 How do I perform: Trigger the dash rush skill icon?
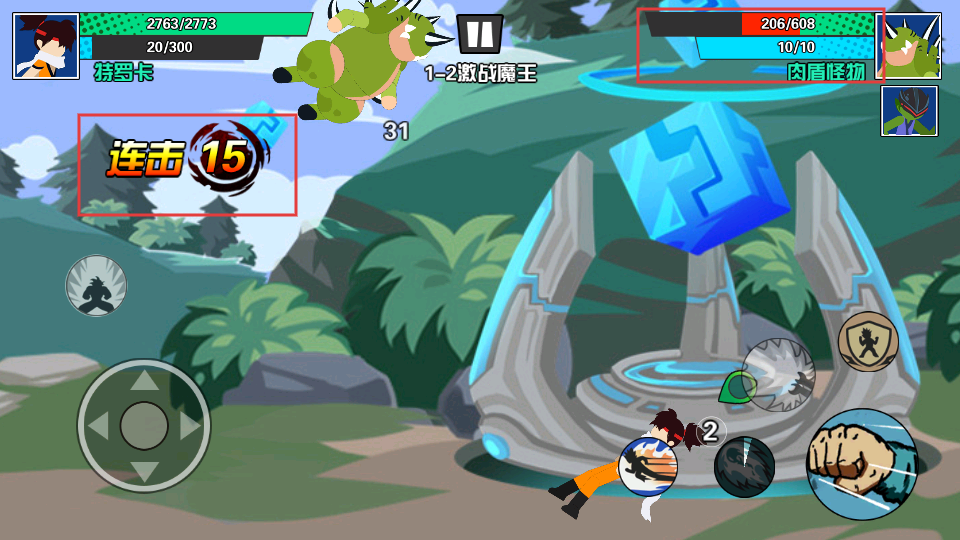[x=648, y=467]
